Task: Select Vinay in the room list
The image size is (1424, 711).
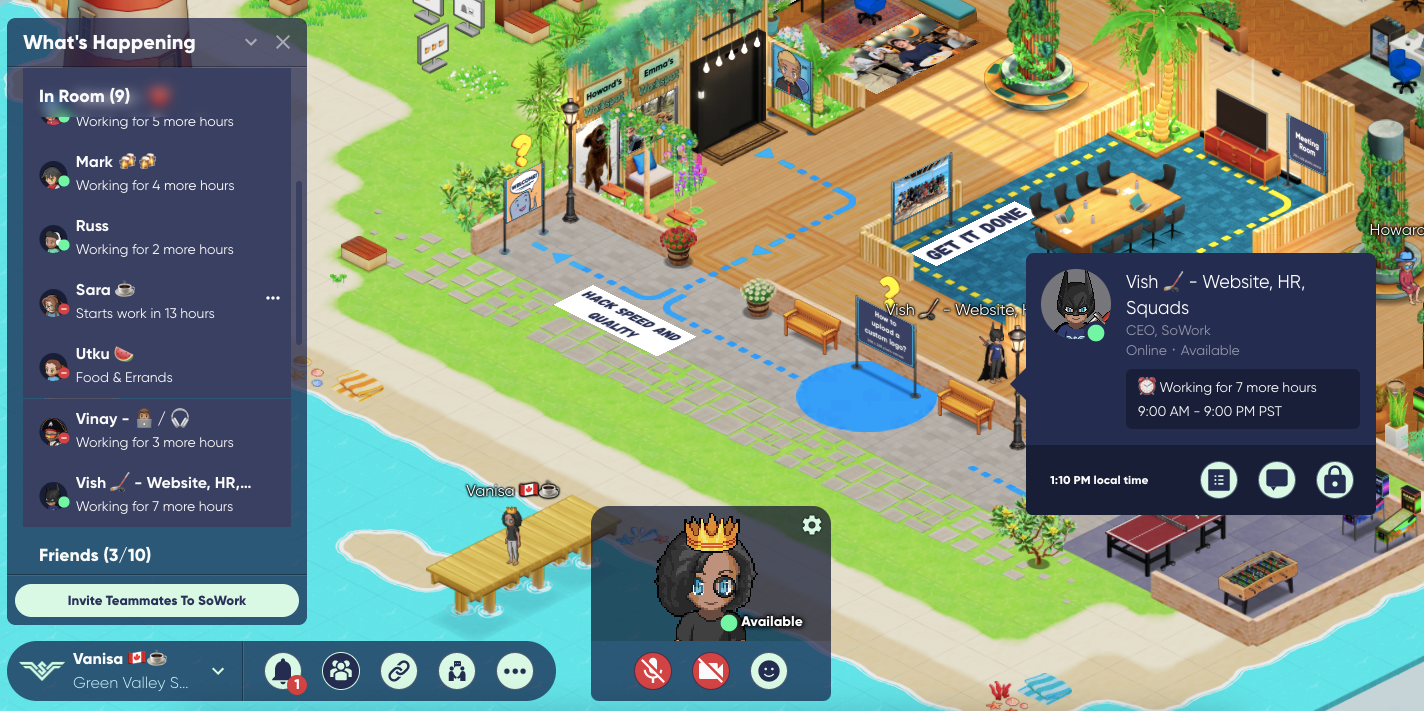Action: (155, 430)
